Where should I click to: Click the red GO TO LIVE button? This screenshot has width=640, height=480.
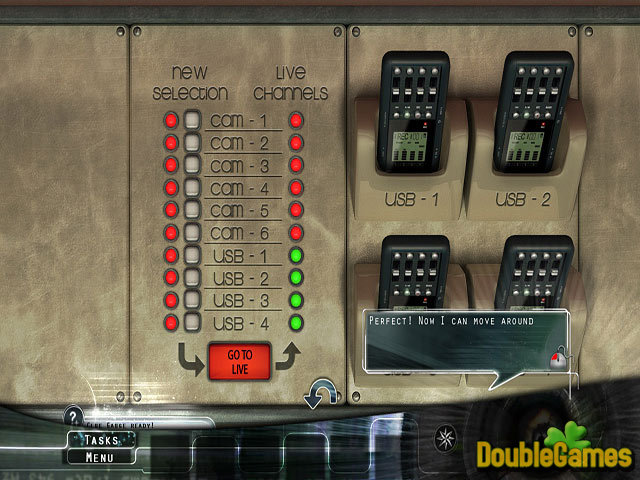[239, 361]
